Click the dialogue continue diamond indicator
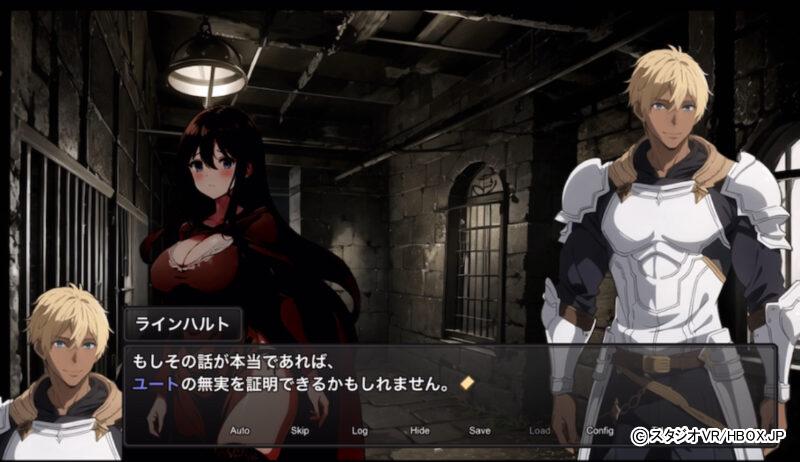 point(466,383)
